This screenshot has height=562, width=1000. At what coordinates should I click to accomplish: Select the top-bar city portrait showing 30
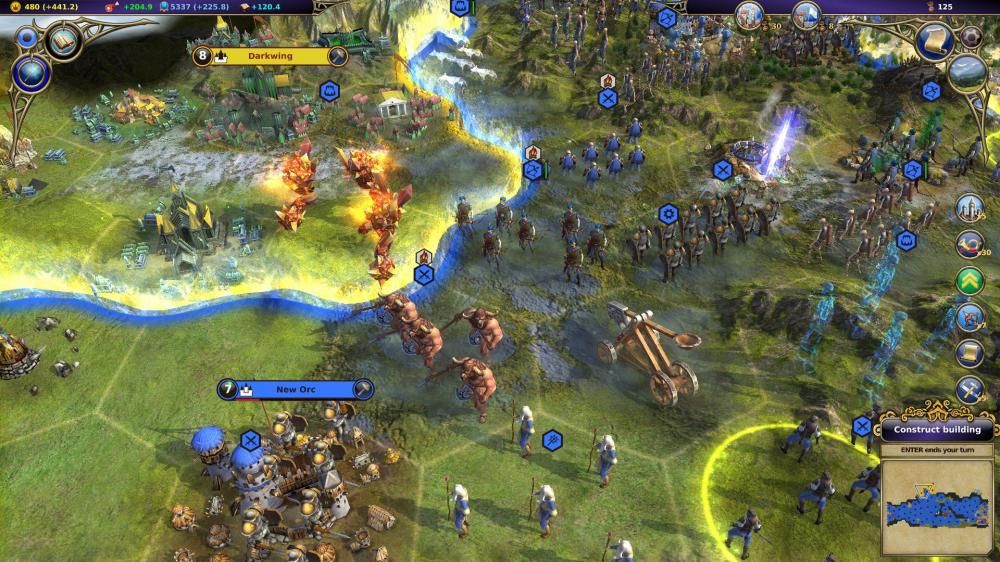point(749,15)
